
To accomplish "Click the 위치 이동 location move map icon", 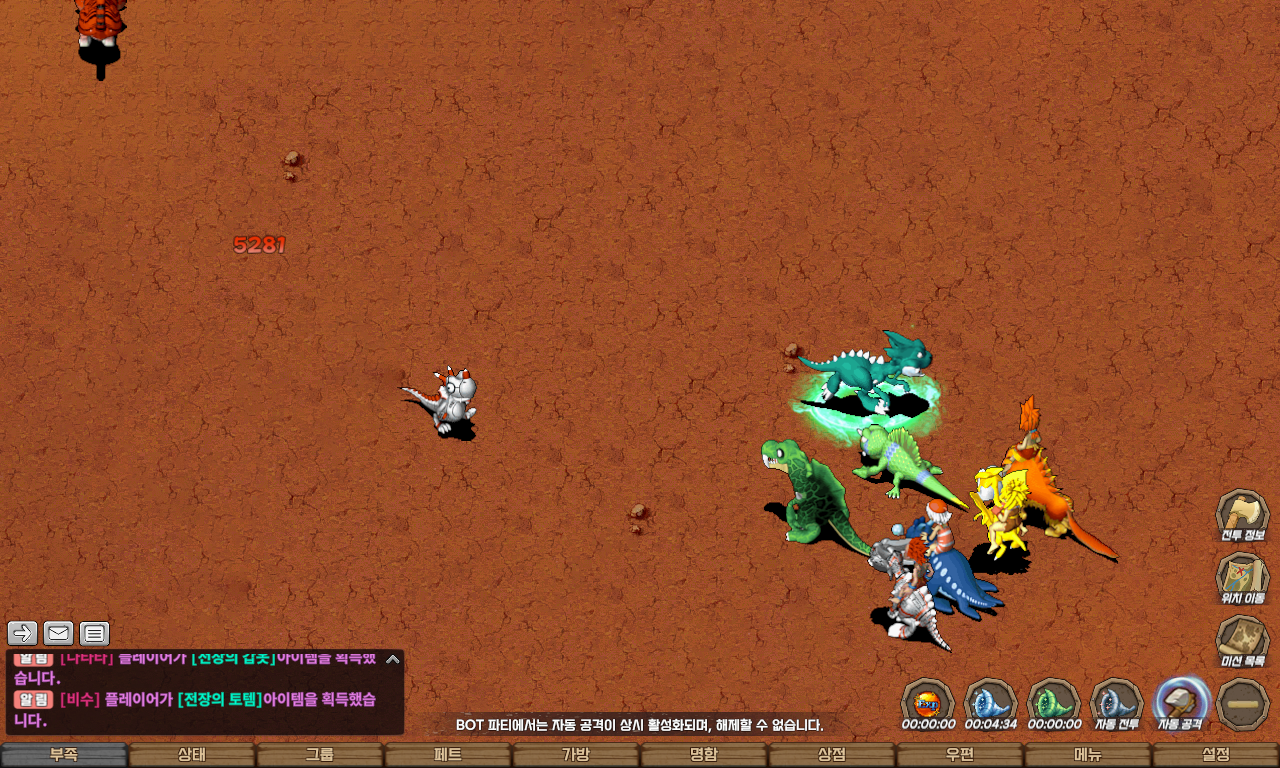I will [x=1242, y=578].
